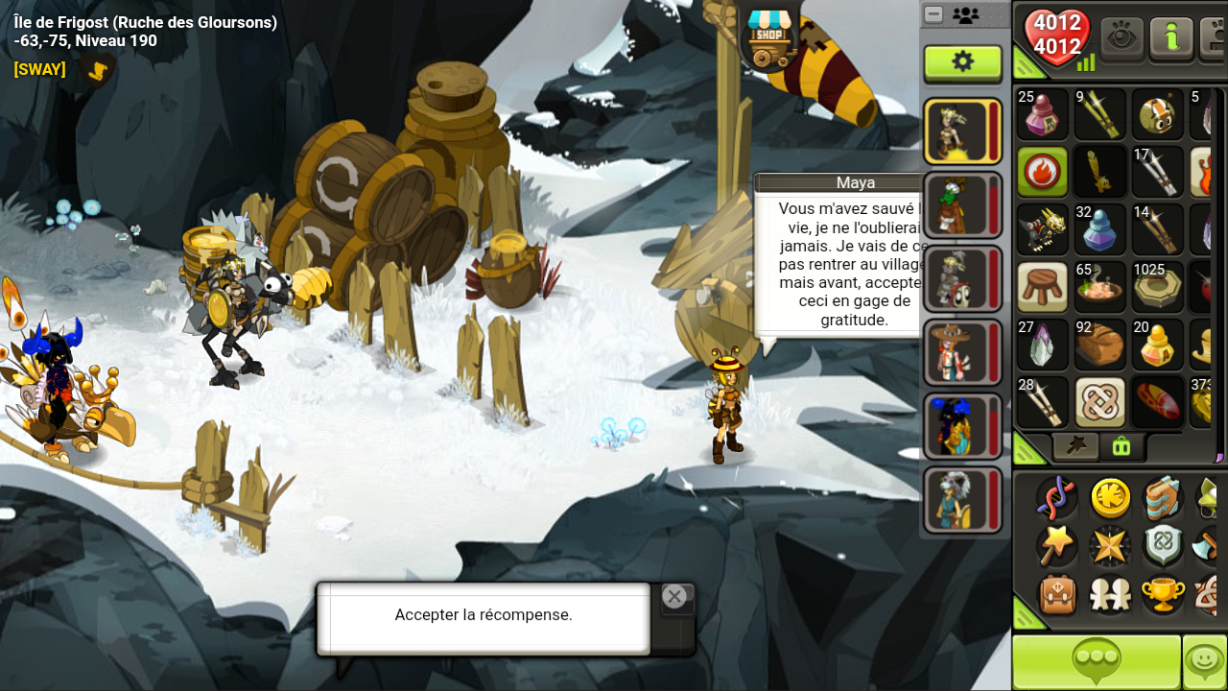The width and height of the screenshot is (1228, 691).
Task: Select the cowboy-hat party member portrait
Action: [x=962, y=352]
